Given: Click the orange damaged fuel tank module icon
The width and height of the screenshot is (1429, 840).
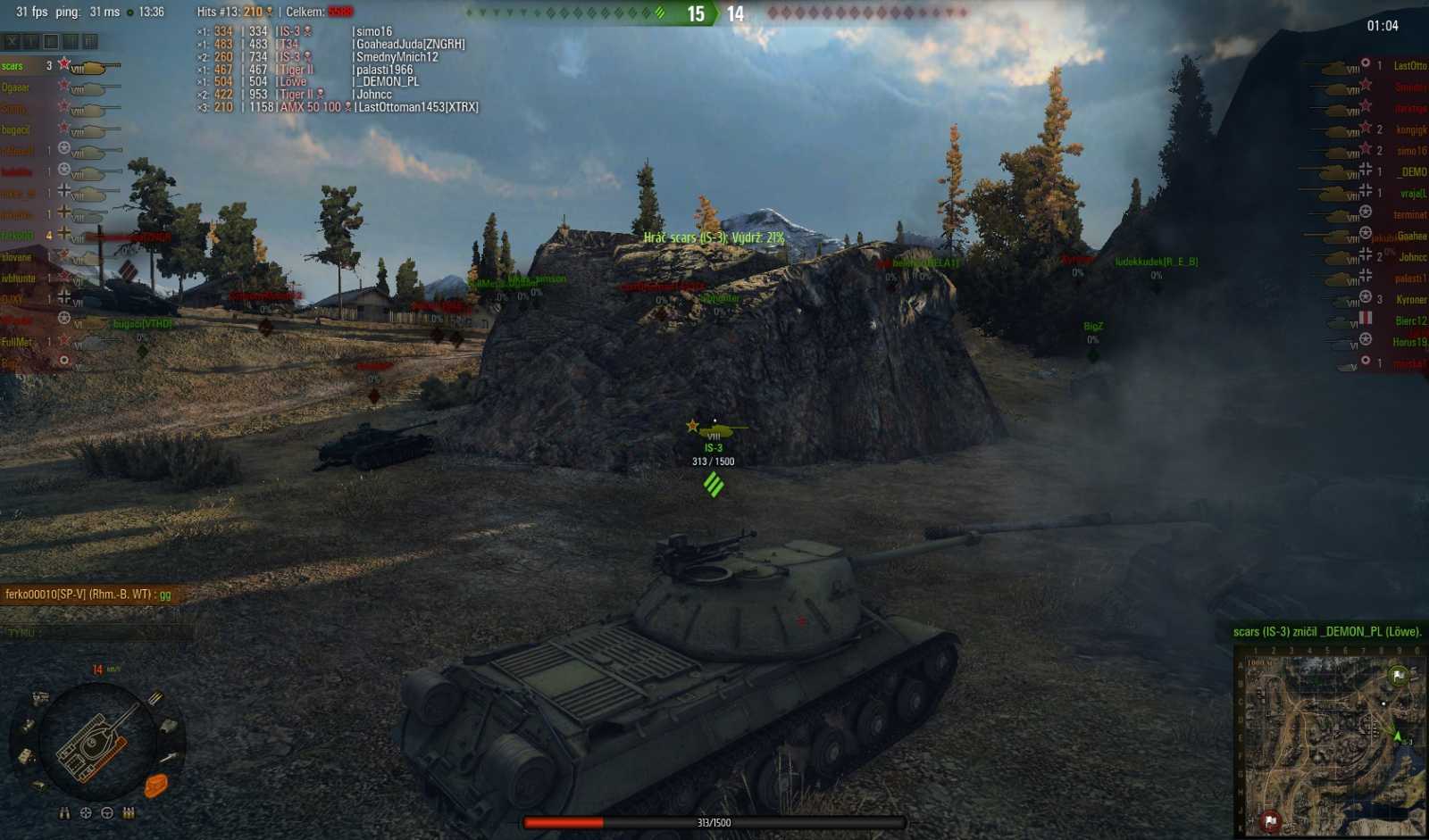Looking at the screenshot, I should (156, 786).
